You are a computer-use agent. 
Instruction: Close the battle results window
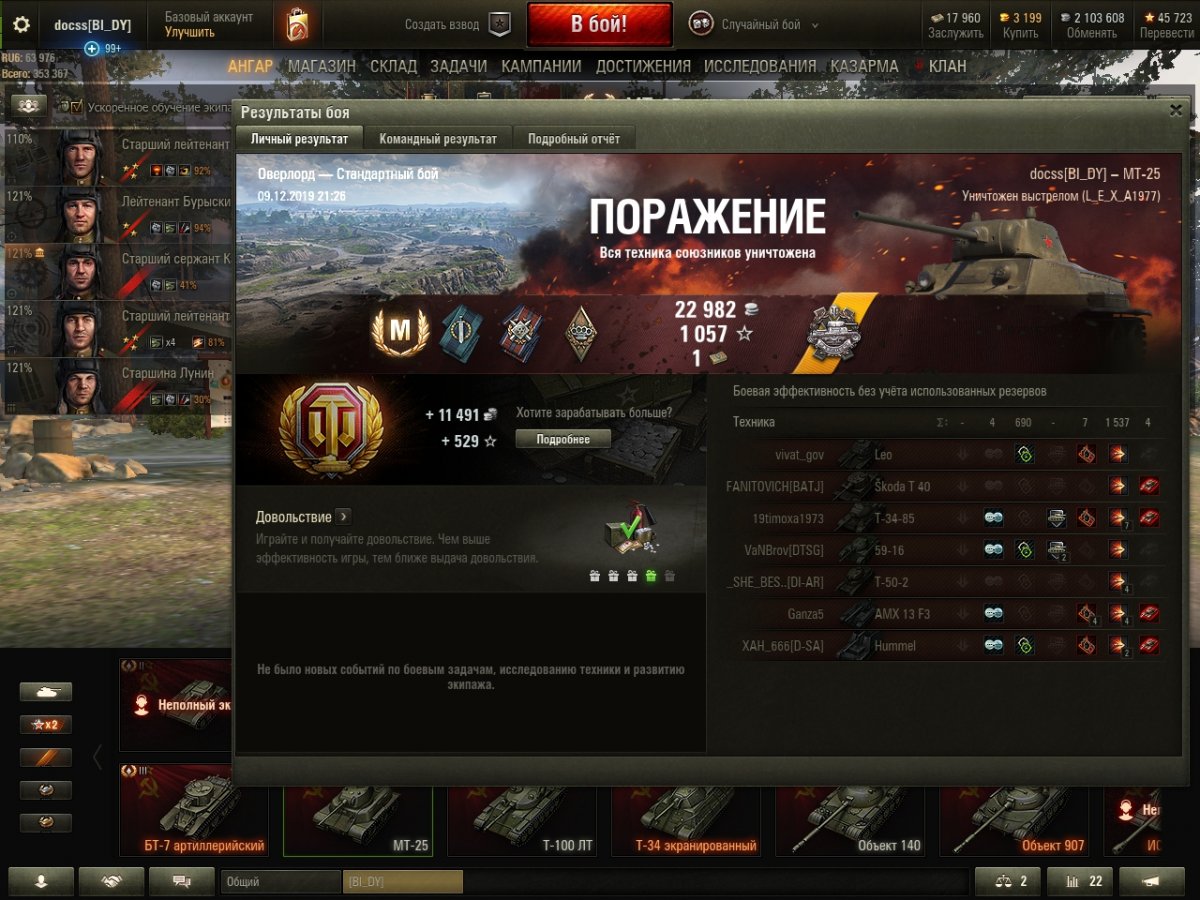pyautogui.click(x=1176, y=111)
